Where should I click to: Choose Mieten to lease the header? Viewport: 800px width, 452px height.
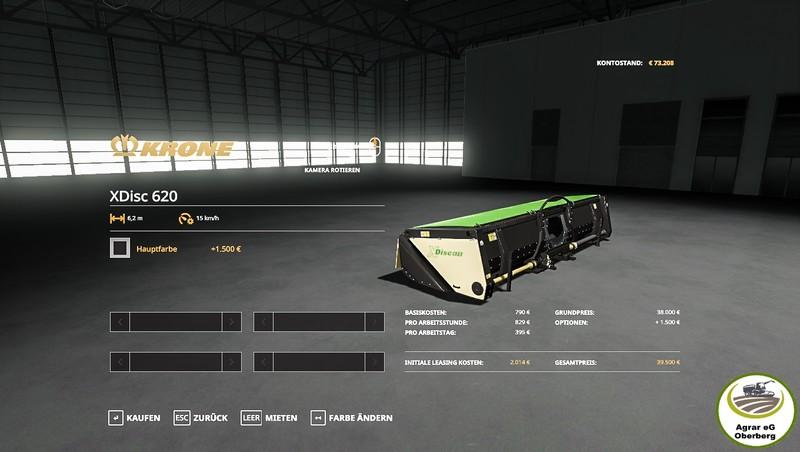coord(270,417)
